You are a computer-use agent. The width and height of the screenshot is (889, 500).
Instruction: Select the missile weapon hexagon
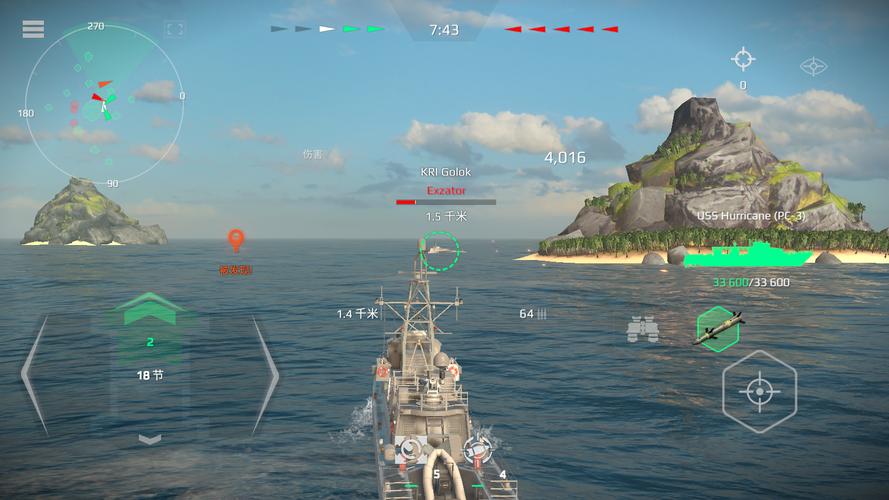(x=717, y=326)
